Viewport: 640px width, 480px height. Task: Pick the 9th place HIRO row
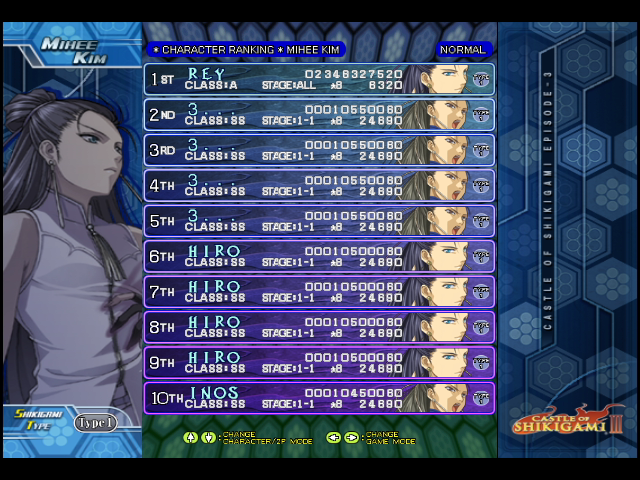[319, 362]
